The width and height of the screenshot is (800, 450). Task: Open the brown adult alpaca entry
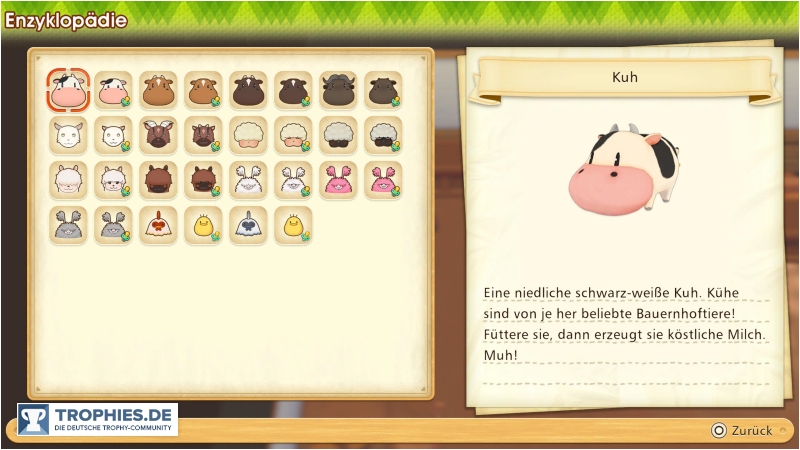tap(158, 181)
